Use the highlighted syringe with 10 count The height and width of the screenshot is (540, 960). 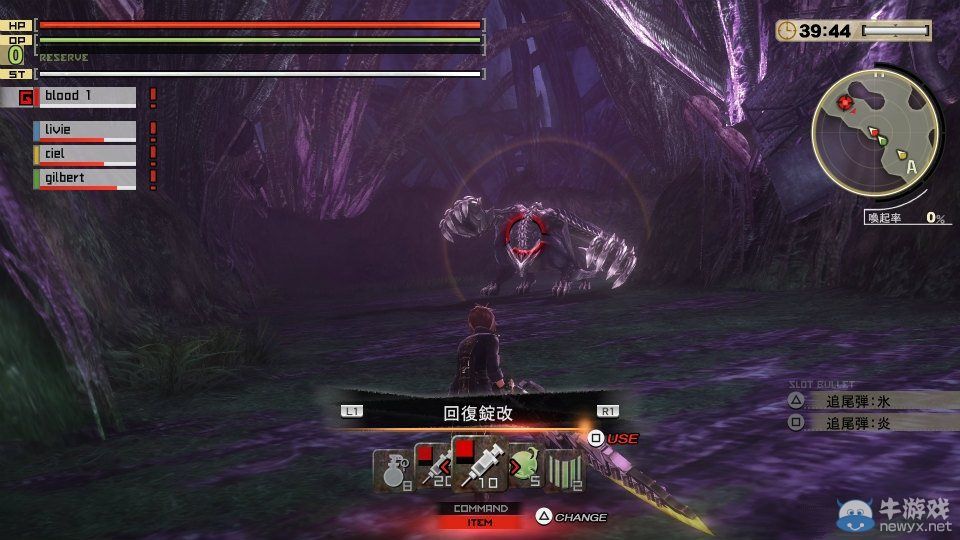[x=479, y=464]
